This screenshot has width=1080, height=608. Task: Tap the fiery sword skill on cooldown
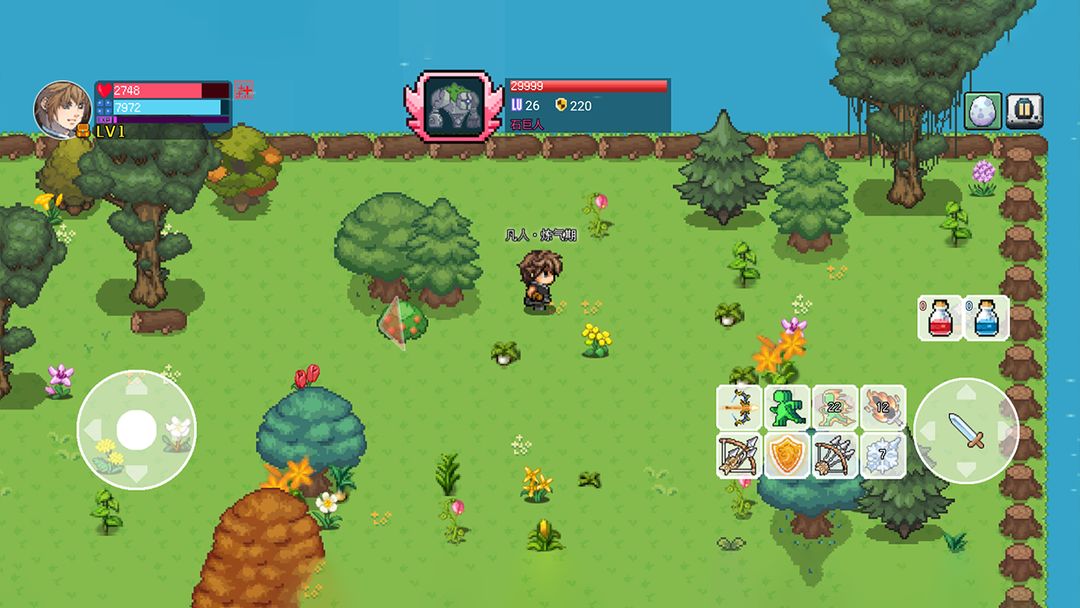coord(882,407)
